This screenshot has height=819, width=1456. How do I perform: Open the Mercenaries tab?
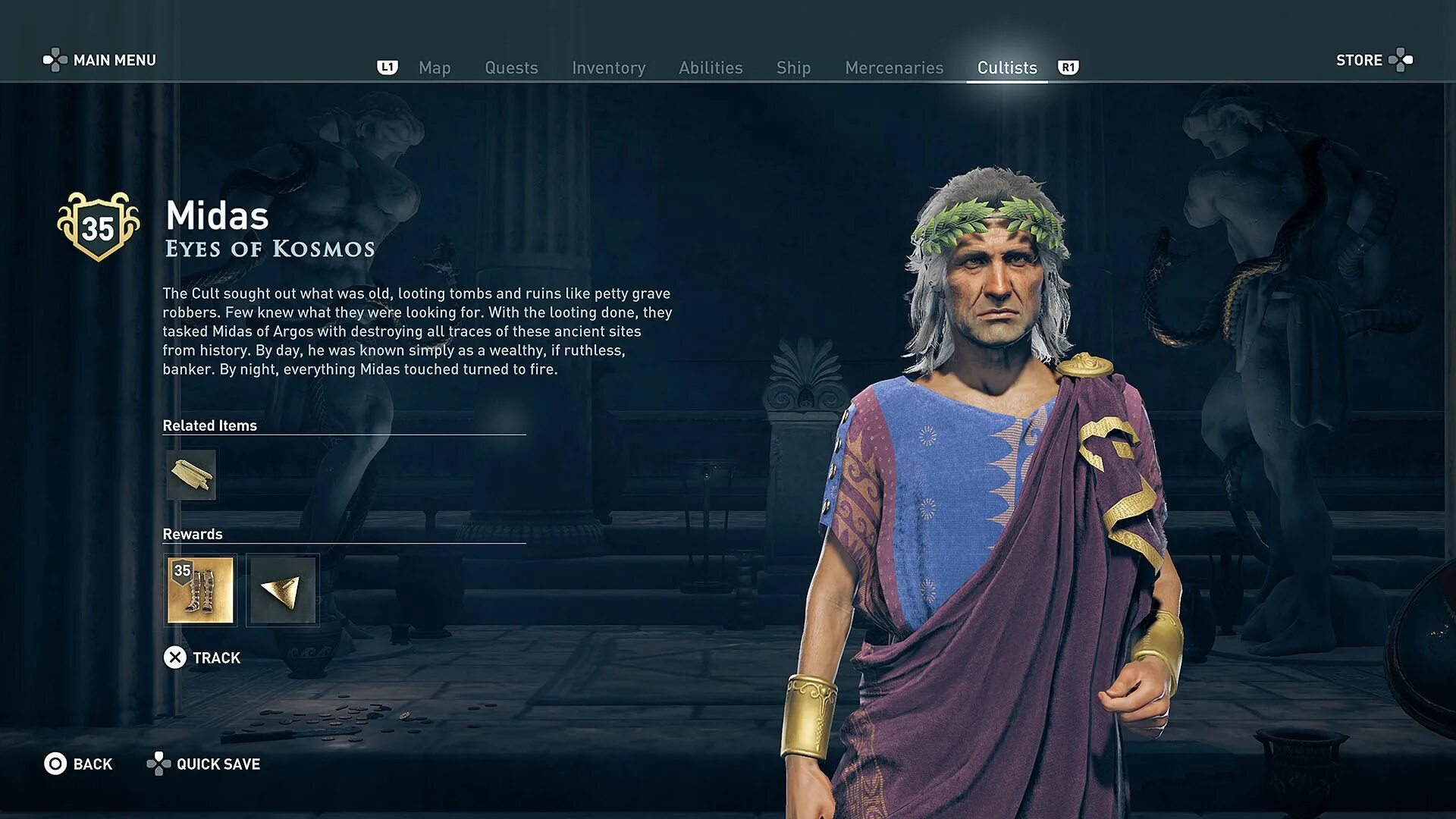[x=894, y=67]
